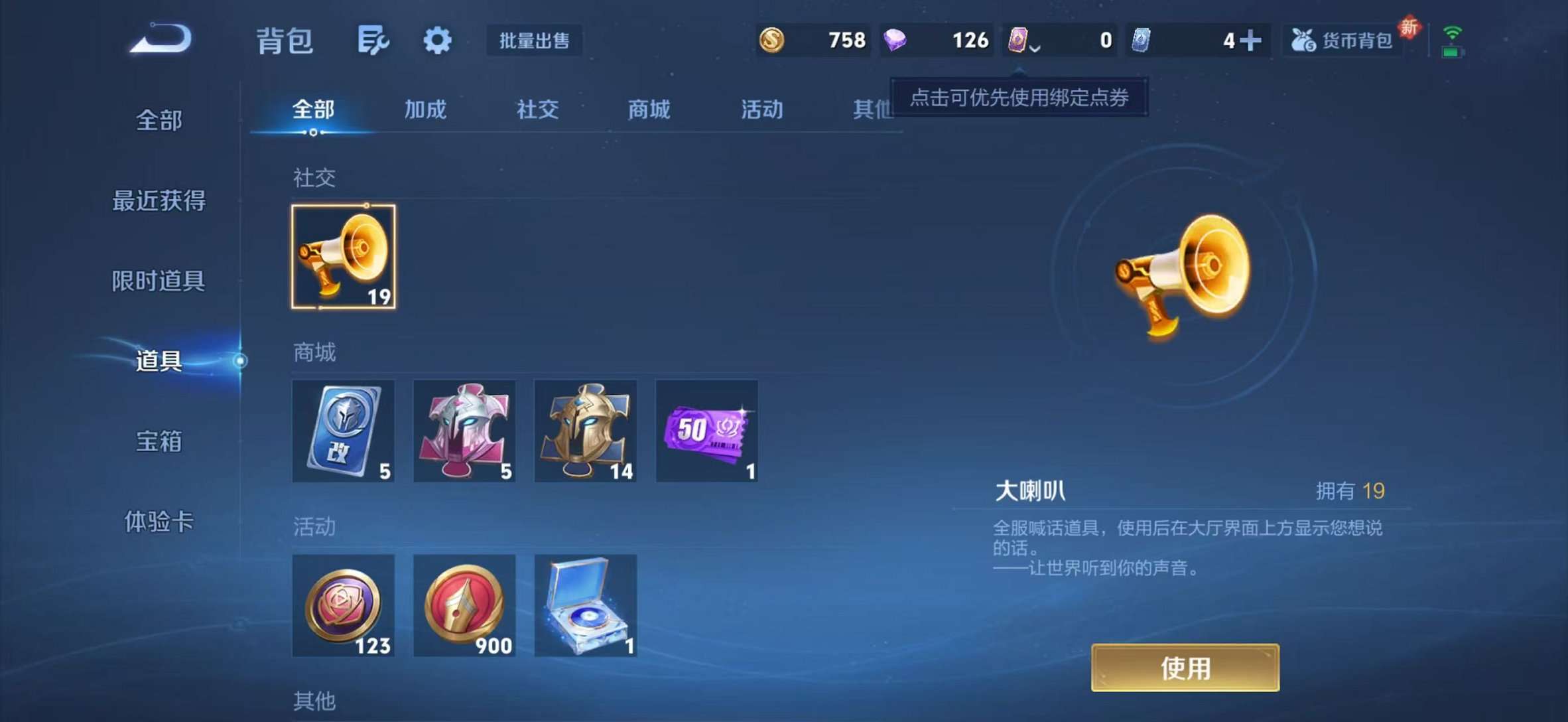Click the item editing wrench icon

click(372, 40)
